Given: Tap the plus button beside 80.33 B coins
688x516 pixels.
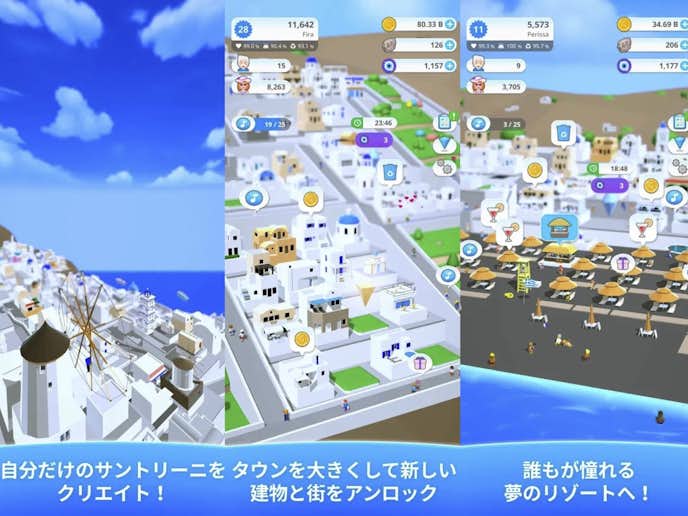Looking at the screenshot, I should pyautogui.click(x=450, y=24).
